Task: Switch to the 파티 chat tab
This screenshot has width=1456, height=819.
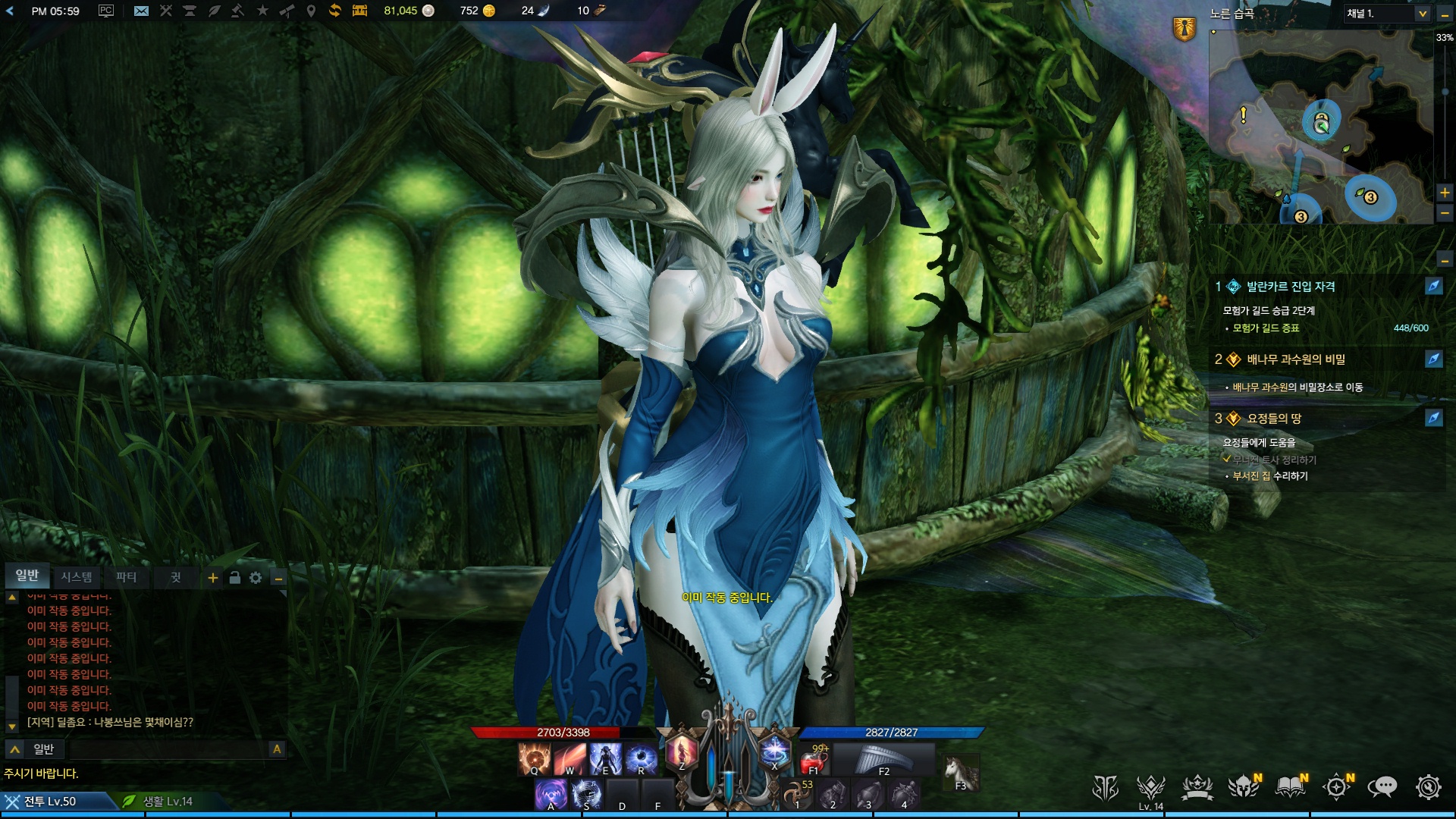Action: pos(126,577)
